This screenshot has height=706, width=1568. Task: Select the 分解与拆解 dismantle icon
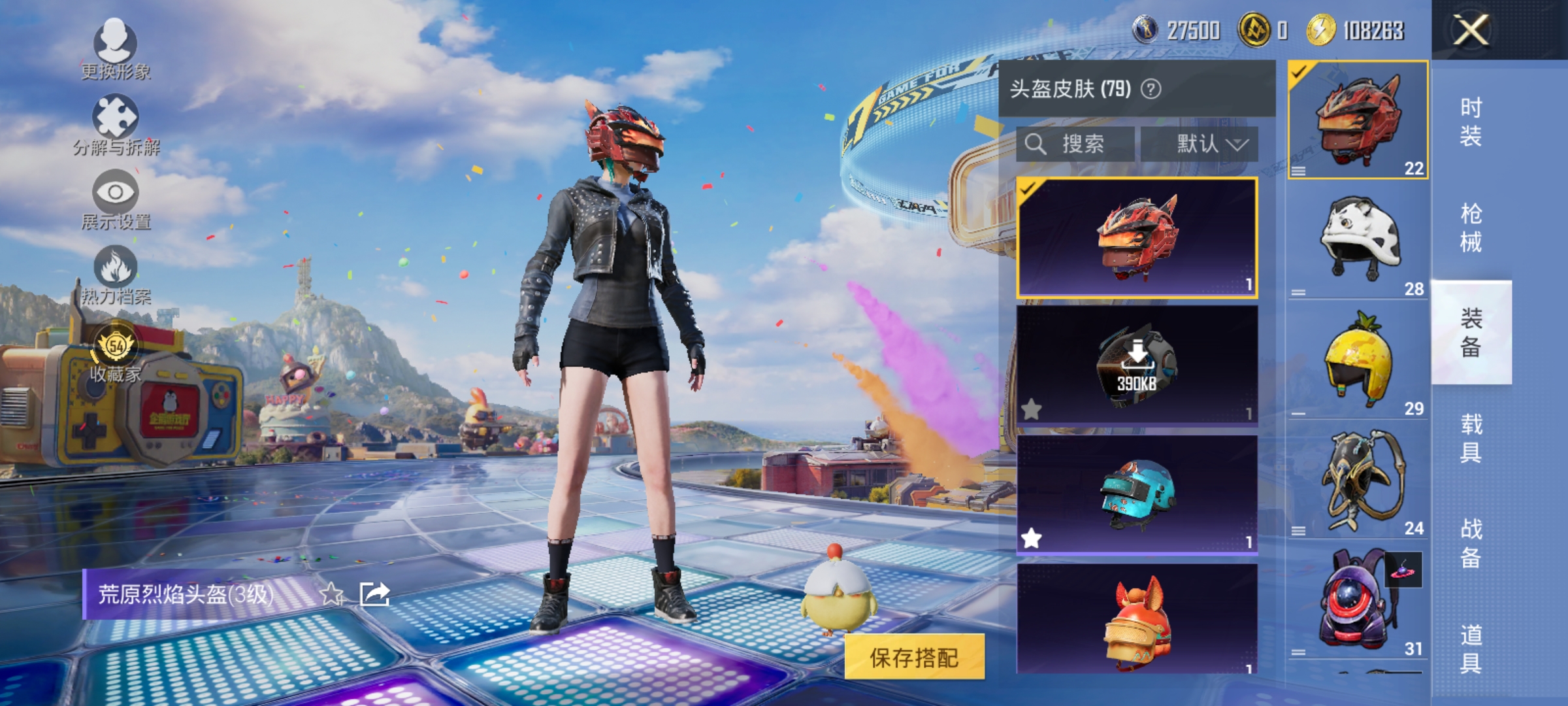pyautogui.click(x=114, y=118)
